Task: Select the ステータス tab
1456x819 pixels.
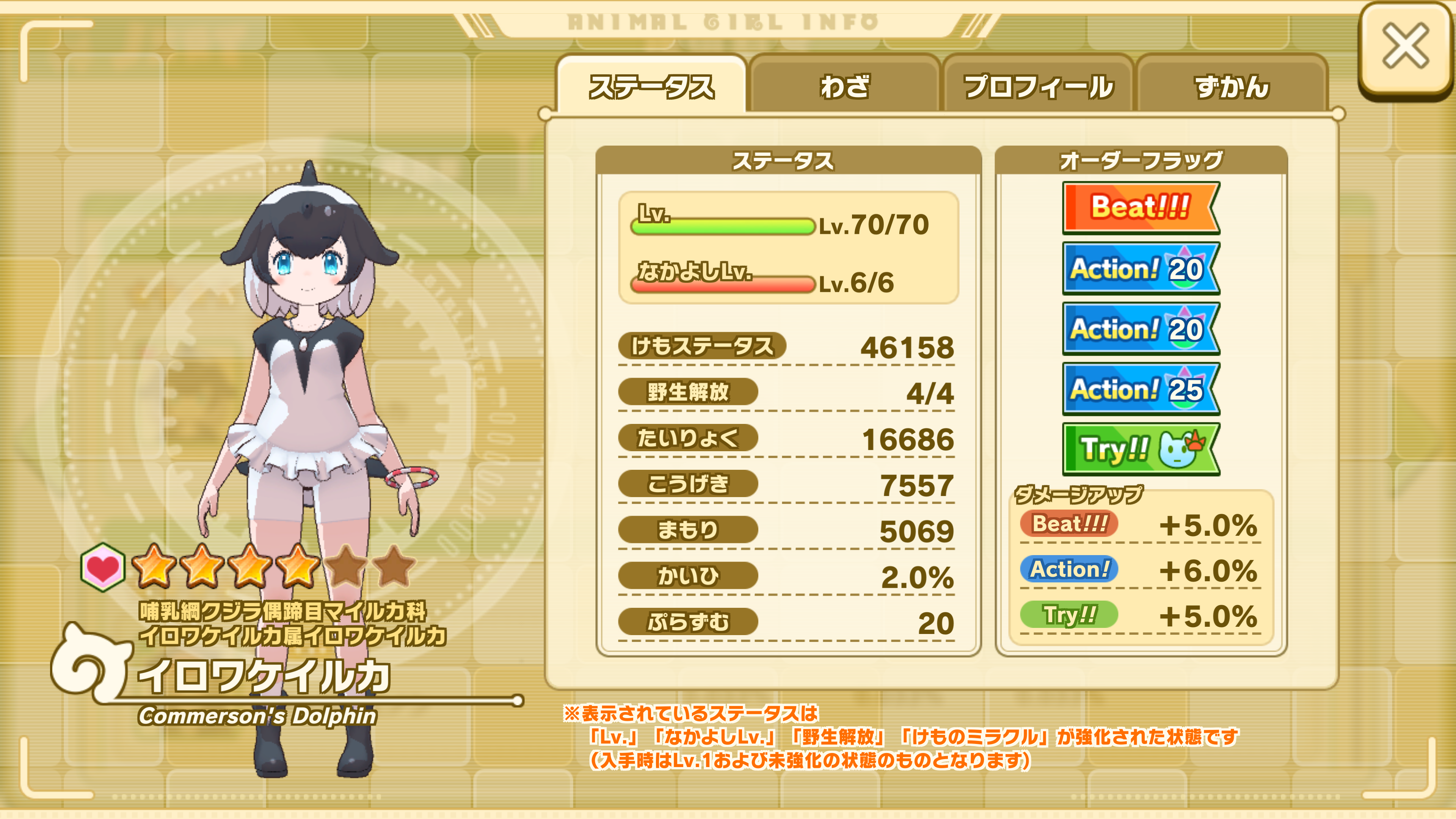Action: tap(651, 86)
